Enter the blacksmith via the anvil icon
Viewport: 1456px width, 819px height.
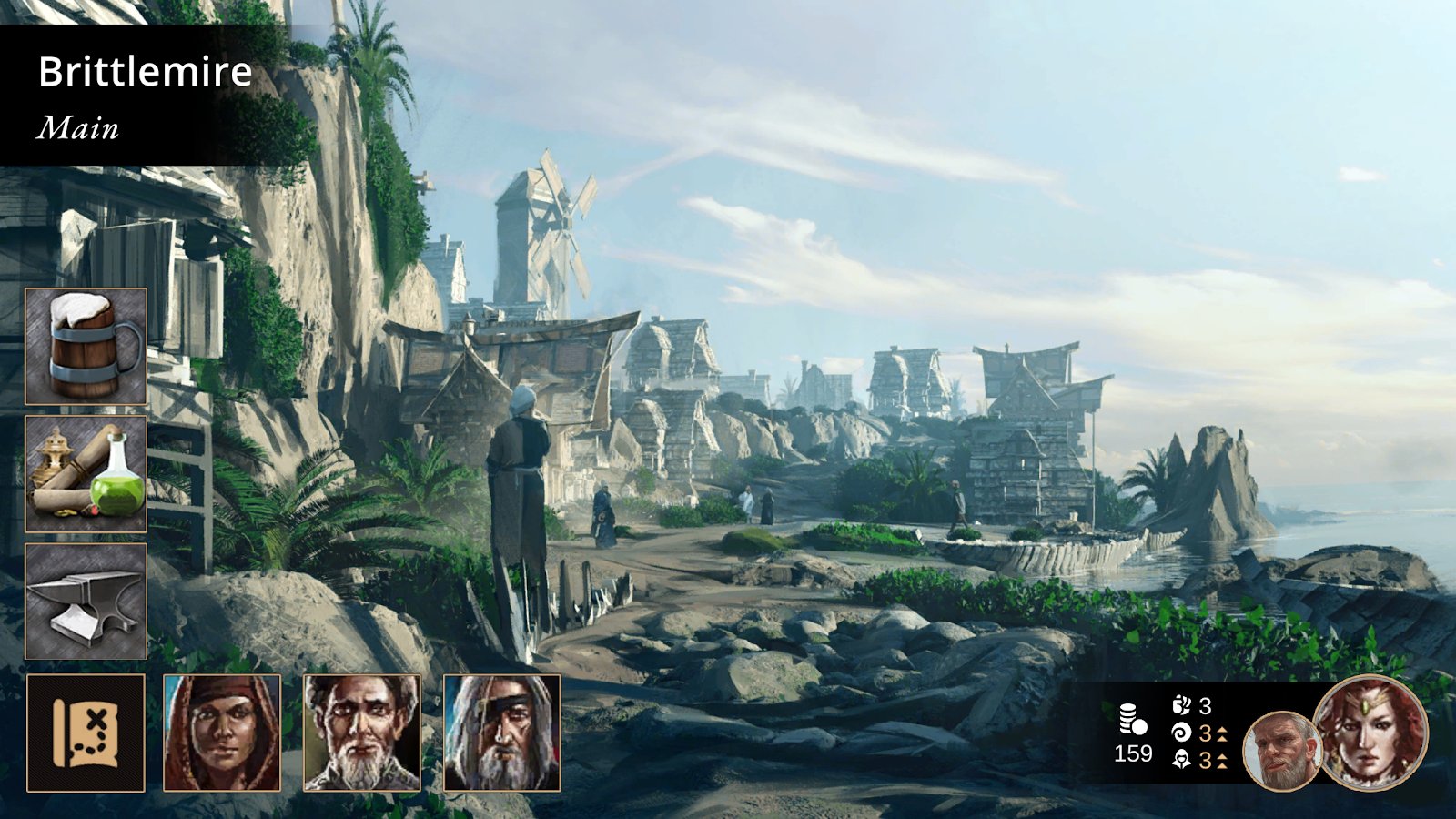[x=86, y=602]
